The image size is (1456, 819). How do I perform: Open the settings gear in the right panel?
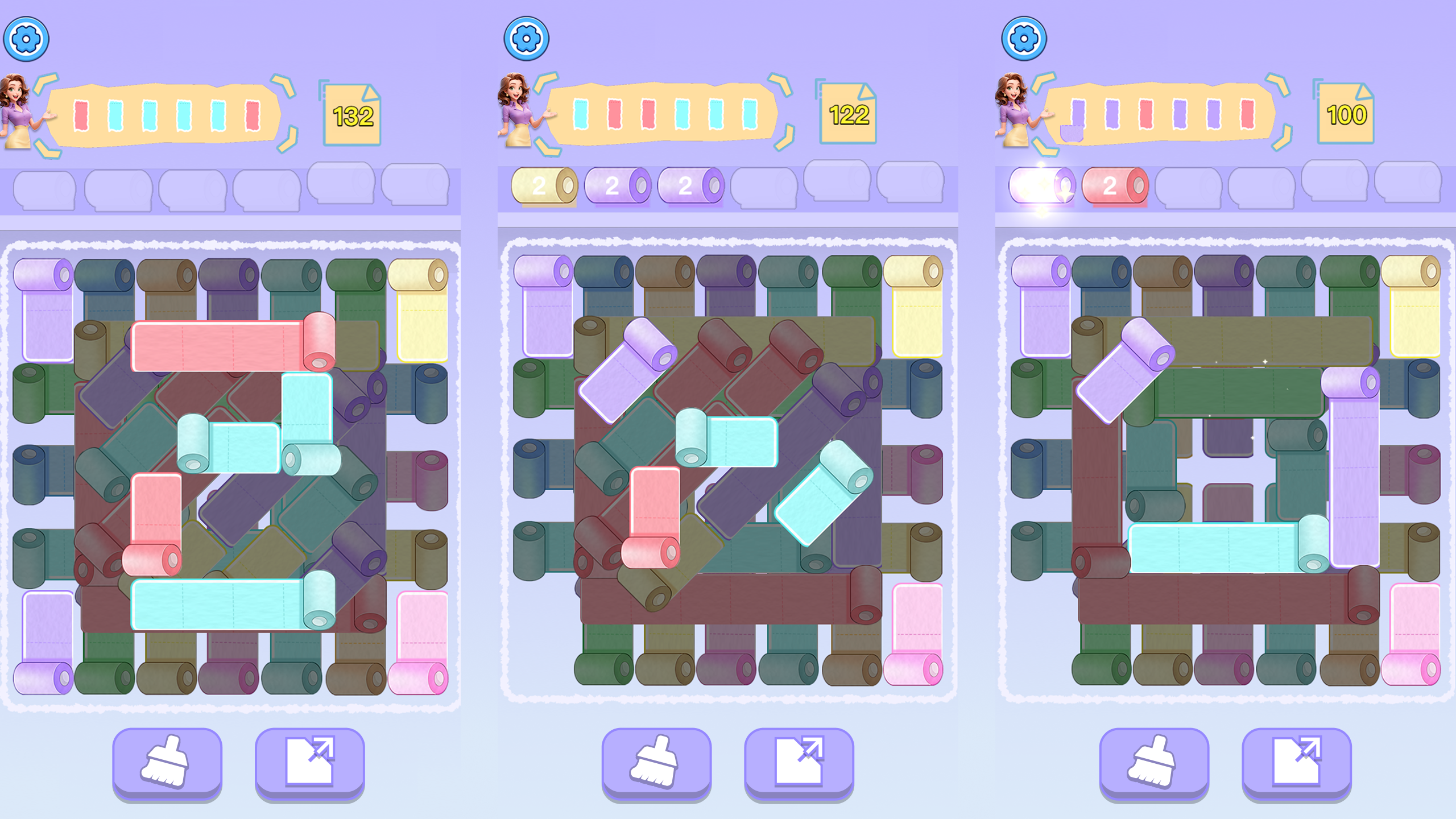coord(1024,40)
